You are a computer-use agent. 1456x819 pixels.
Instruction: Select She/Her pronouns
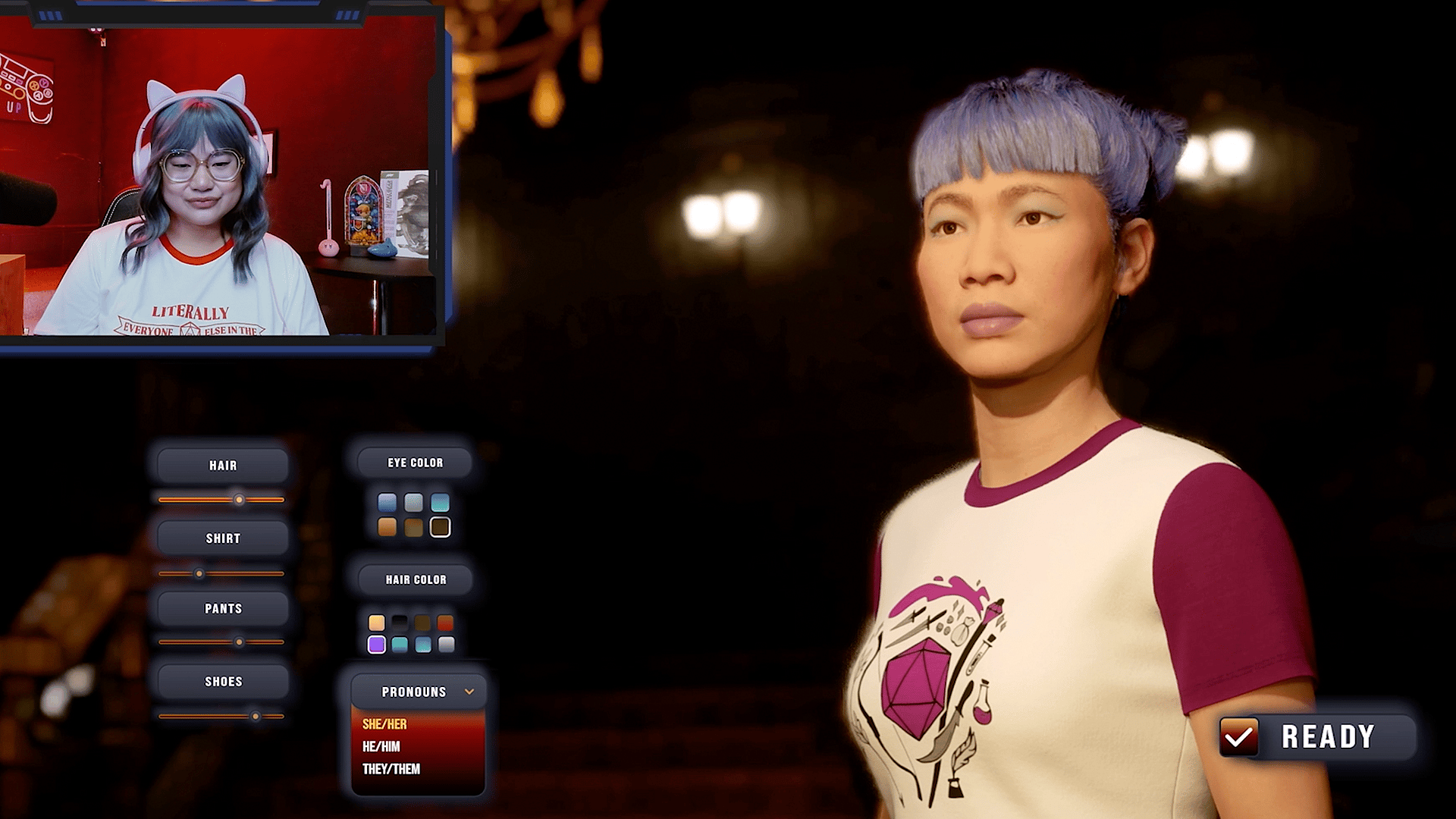click(384, 724)
